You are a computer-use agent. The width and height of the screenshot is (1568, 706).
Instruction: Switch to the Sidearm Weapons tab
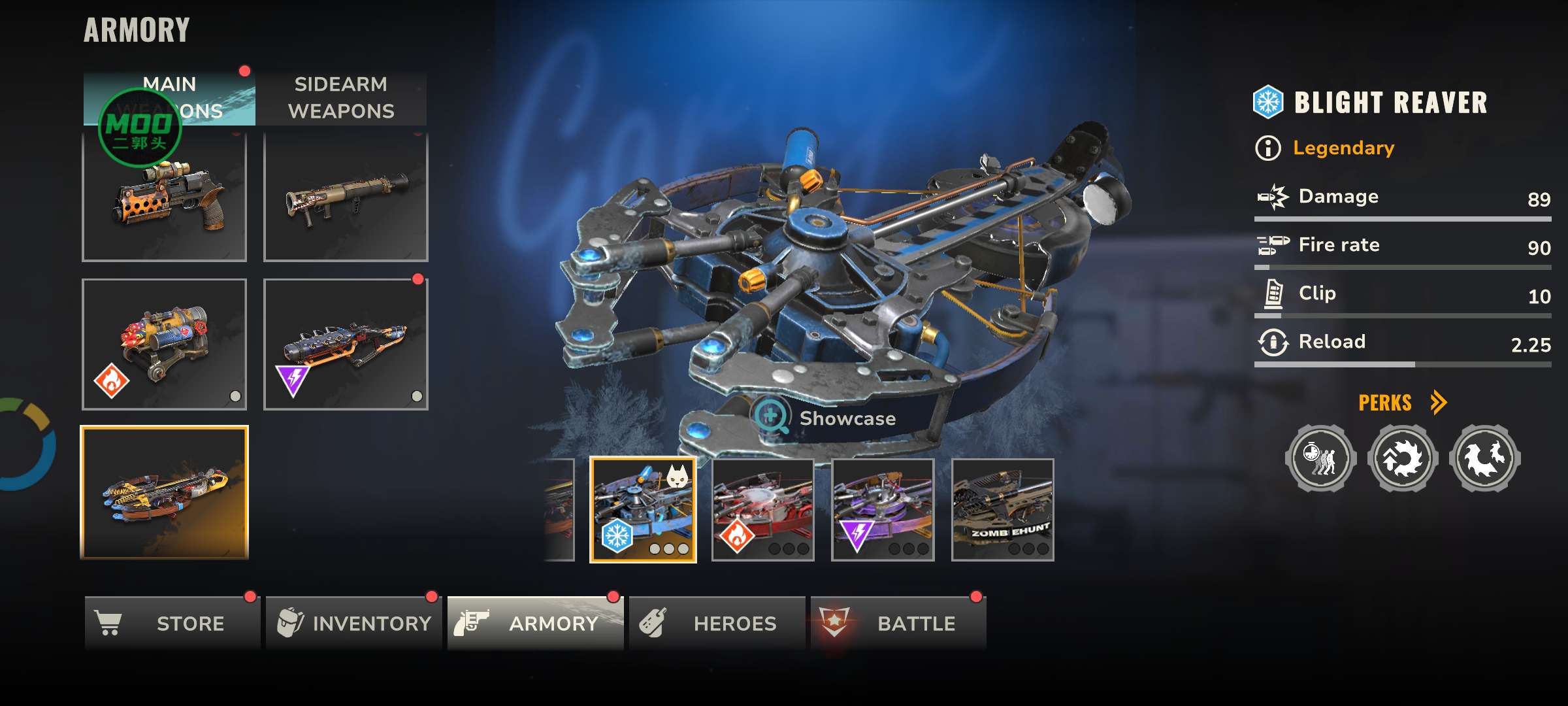click(x=341, y=98)
